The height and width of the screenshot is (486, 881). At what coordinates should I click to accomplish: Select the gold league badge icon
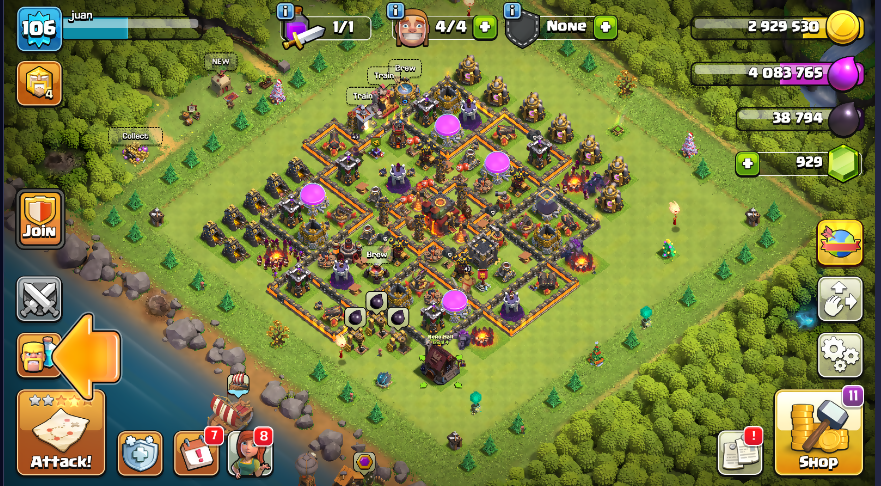[39, 84]
